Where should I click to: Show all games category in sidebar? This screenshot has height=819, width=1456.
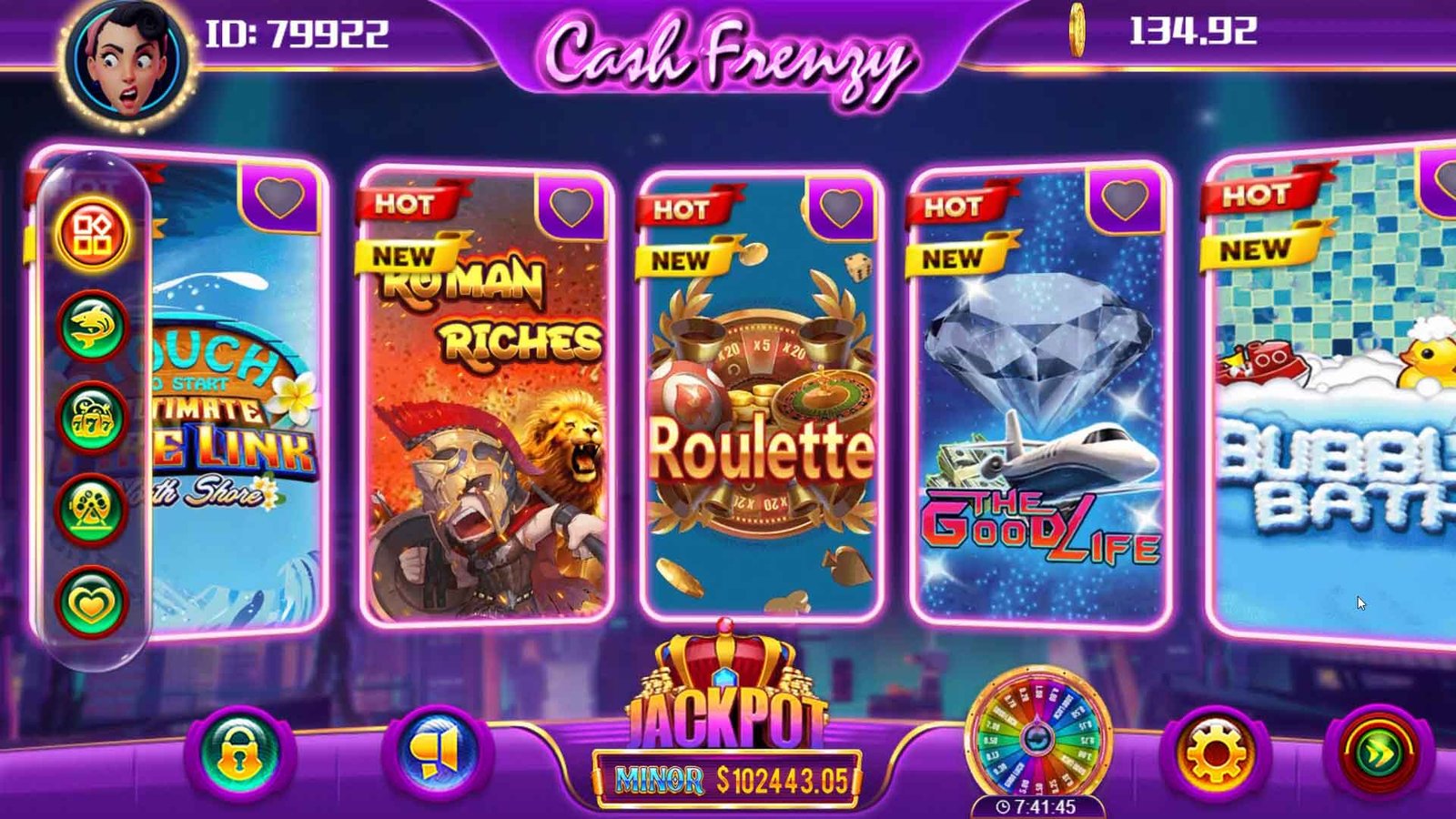(92, 234)
